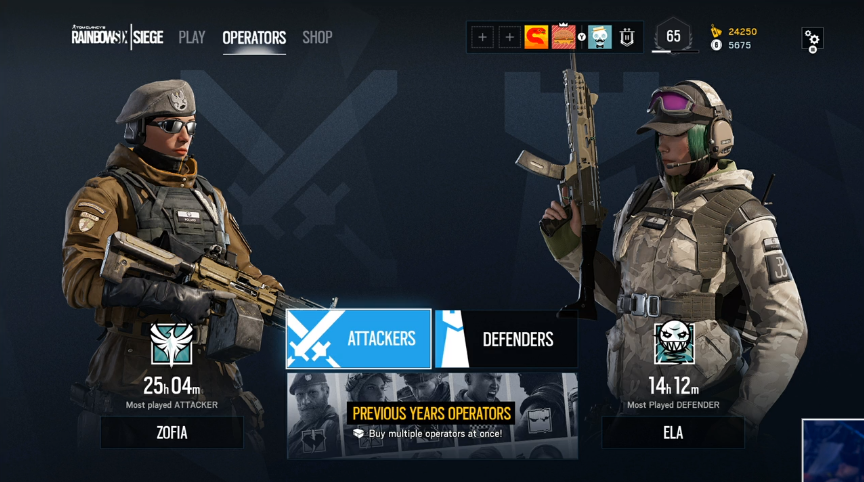864x482 pixels.
Task: Click the yellow Renown currency icon
Action: click(x=715, y=31)
